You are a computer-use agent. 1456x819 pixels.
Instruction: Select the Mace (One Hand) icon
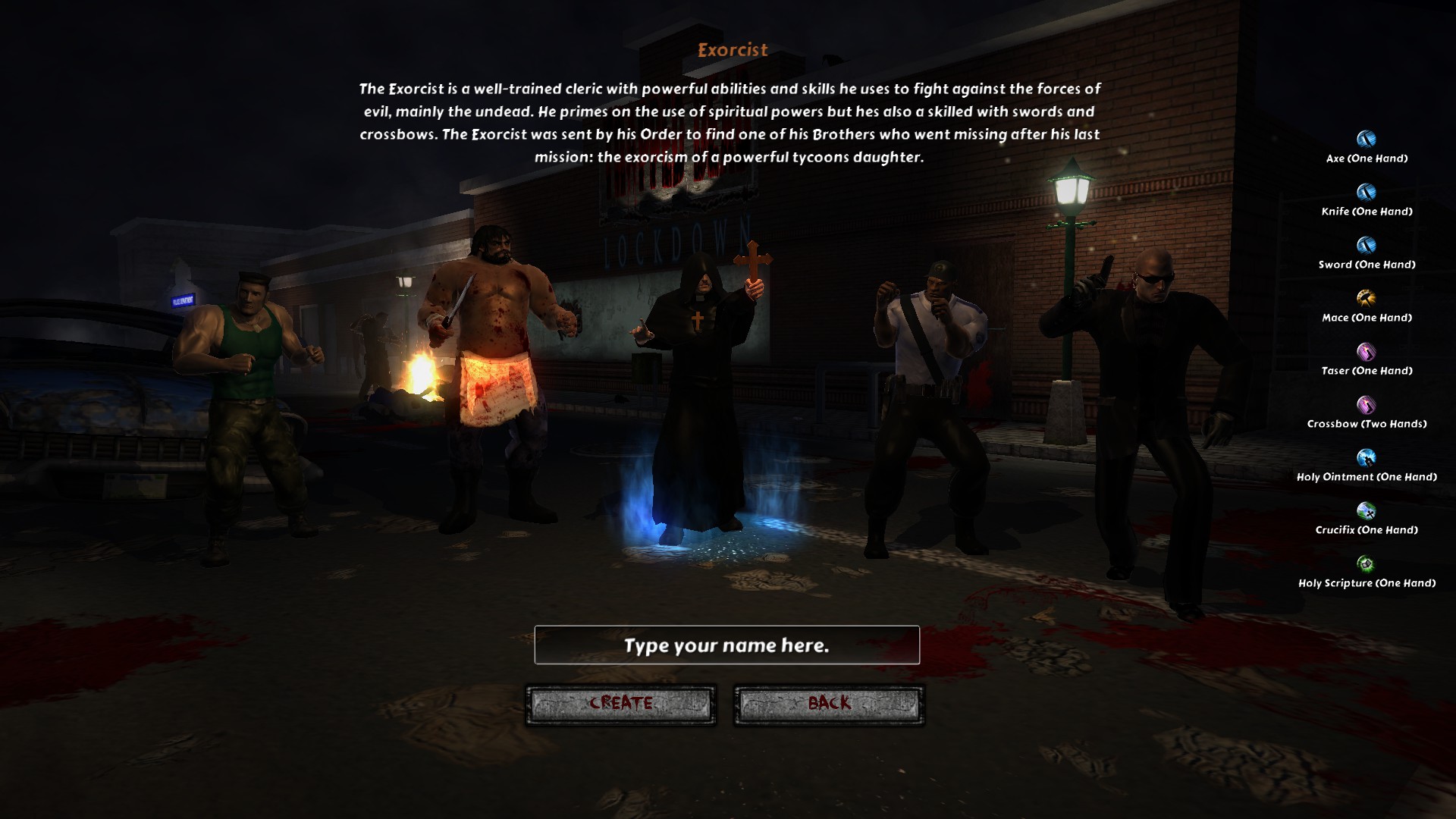click(x=1366, y=298)
